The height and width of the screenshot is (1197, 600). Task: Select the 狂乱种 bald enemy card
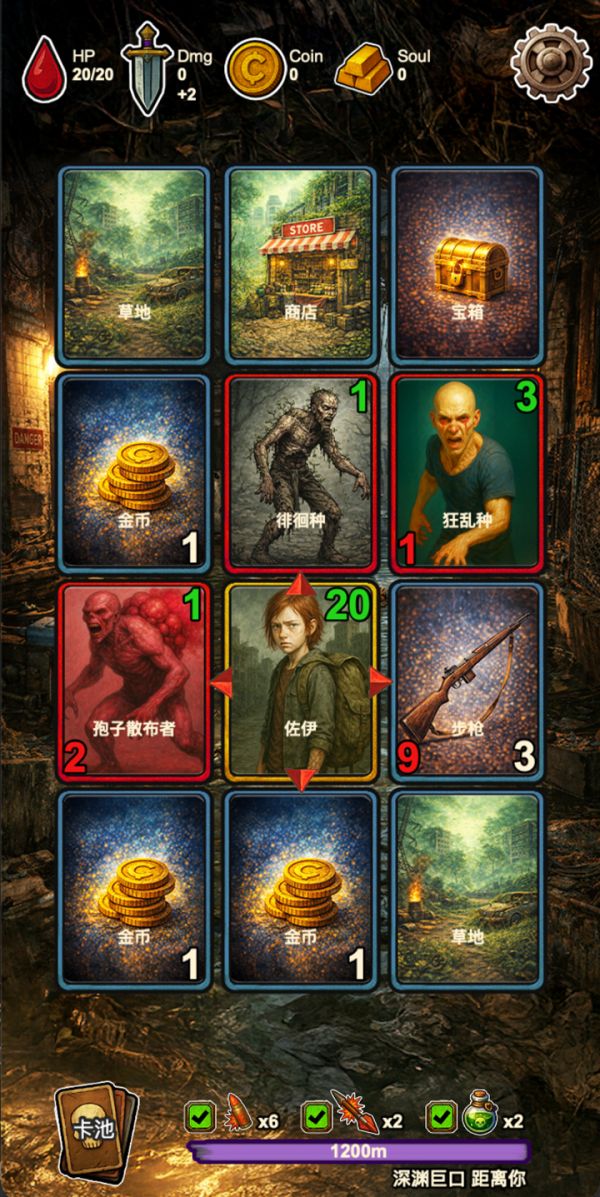point(466,472)
